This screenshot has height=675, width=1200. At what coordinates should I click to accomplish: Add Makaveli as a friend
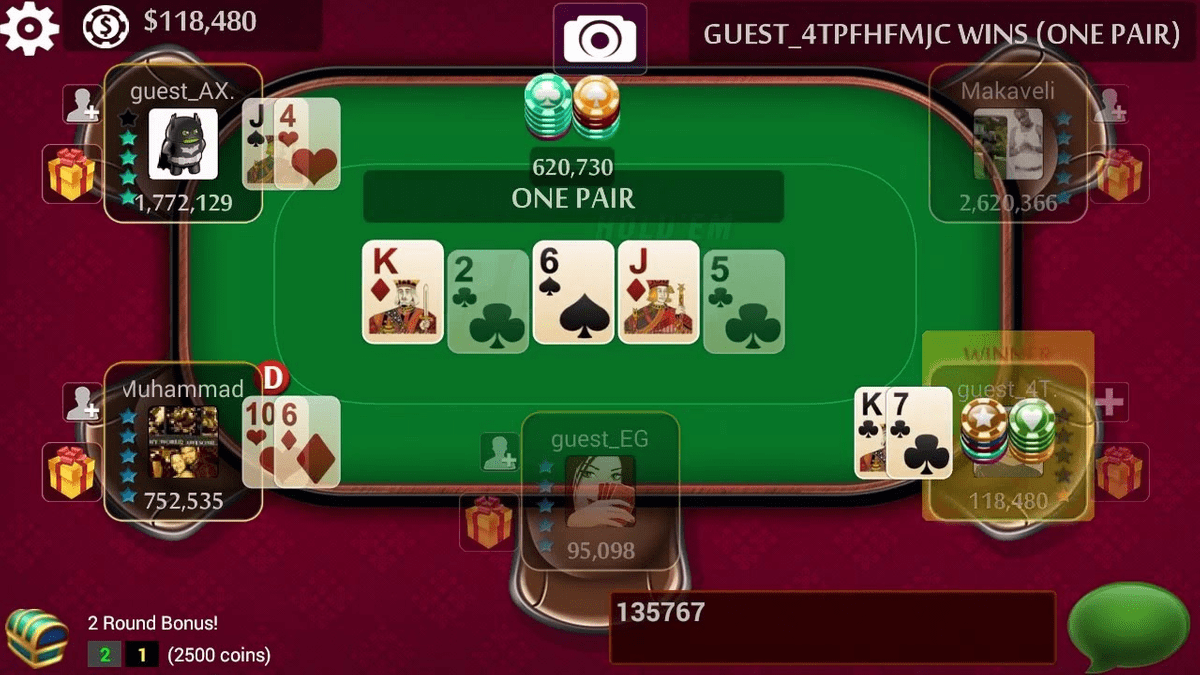tap(1109, 105)
